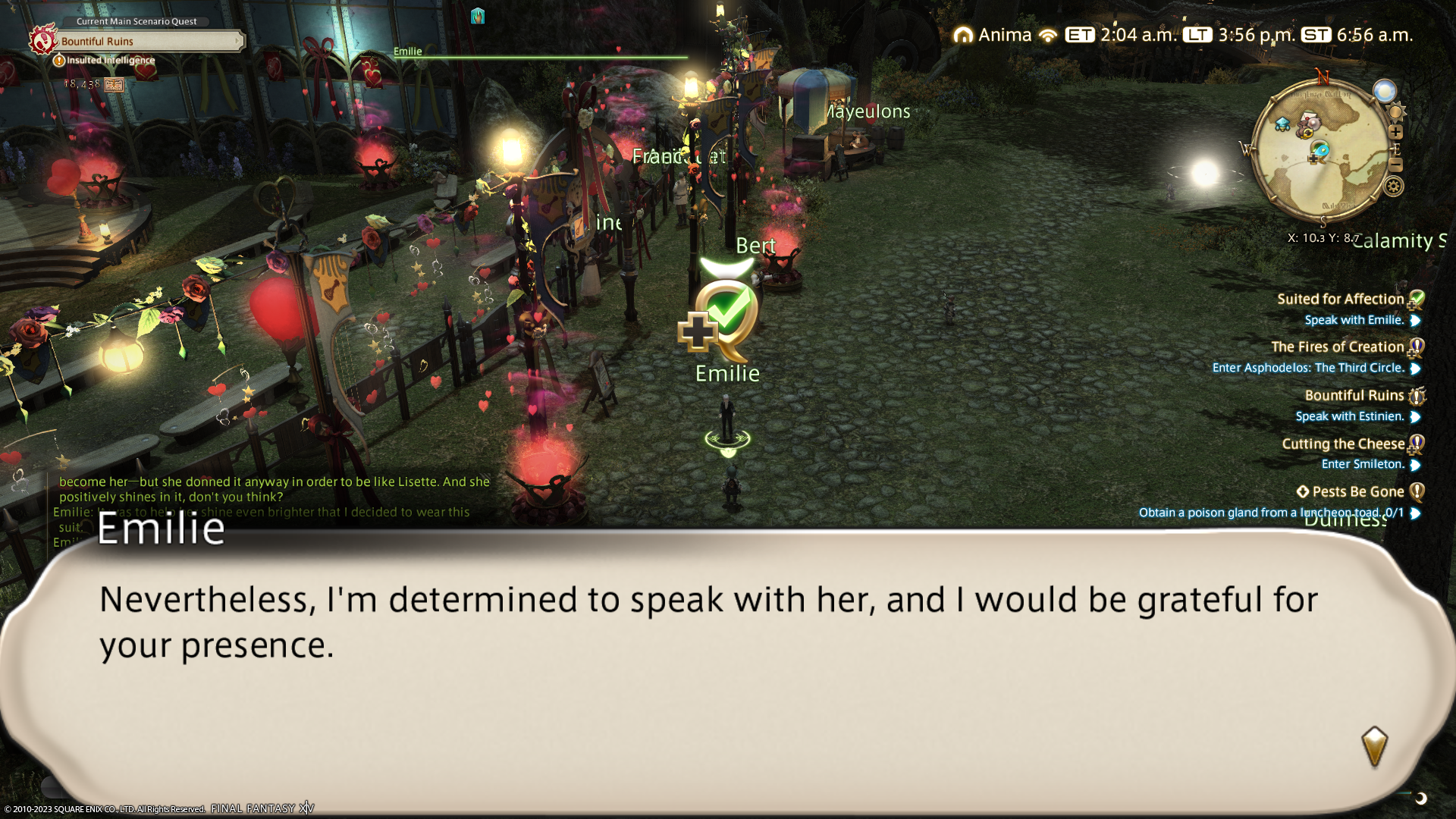Click the Anima world server info
The height and width of the screenshot is (819, 1456).
click(x=994, y=35)
